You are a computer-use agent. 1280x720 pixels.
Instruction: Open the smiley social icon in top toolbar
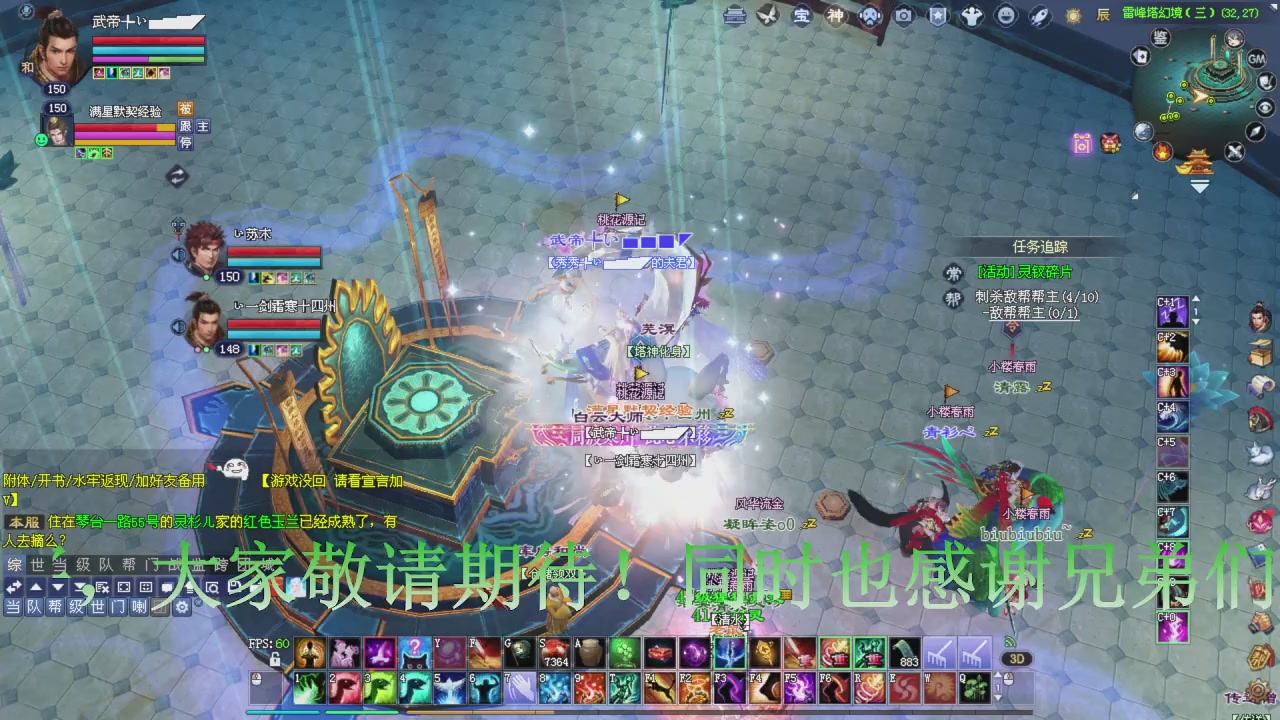tap(1006, 15)
